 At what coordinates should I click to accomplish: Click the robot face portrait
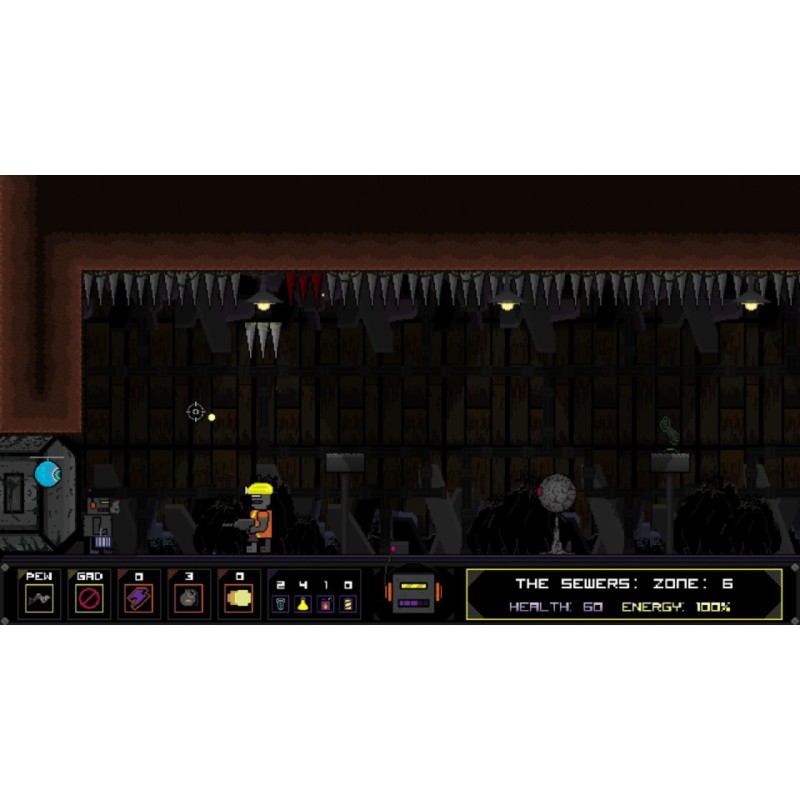tap(414, 593)
